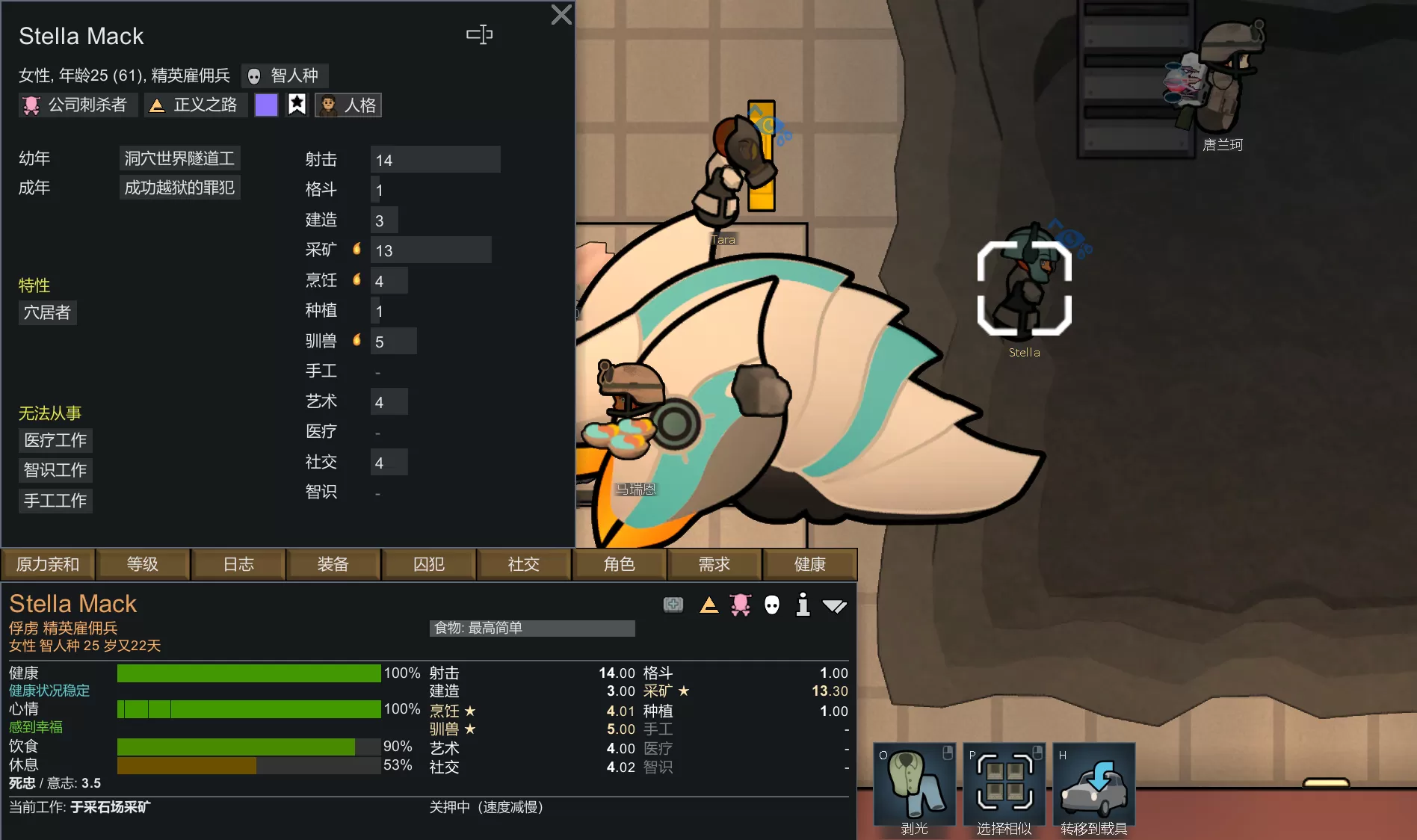Switch to the 装备 gear tab
The image size is (1417, 840).
coord(333,564)
